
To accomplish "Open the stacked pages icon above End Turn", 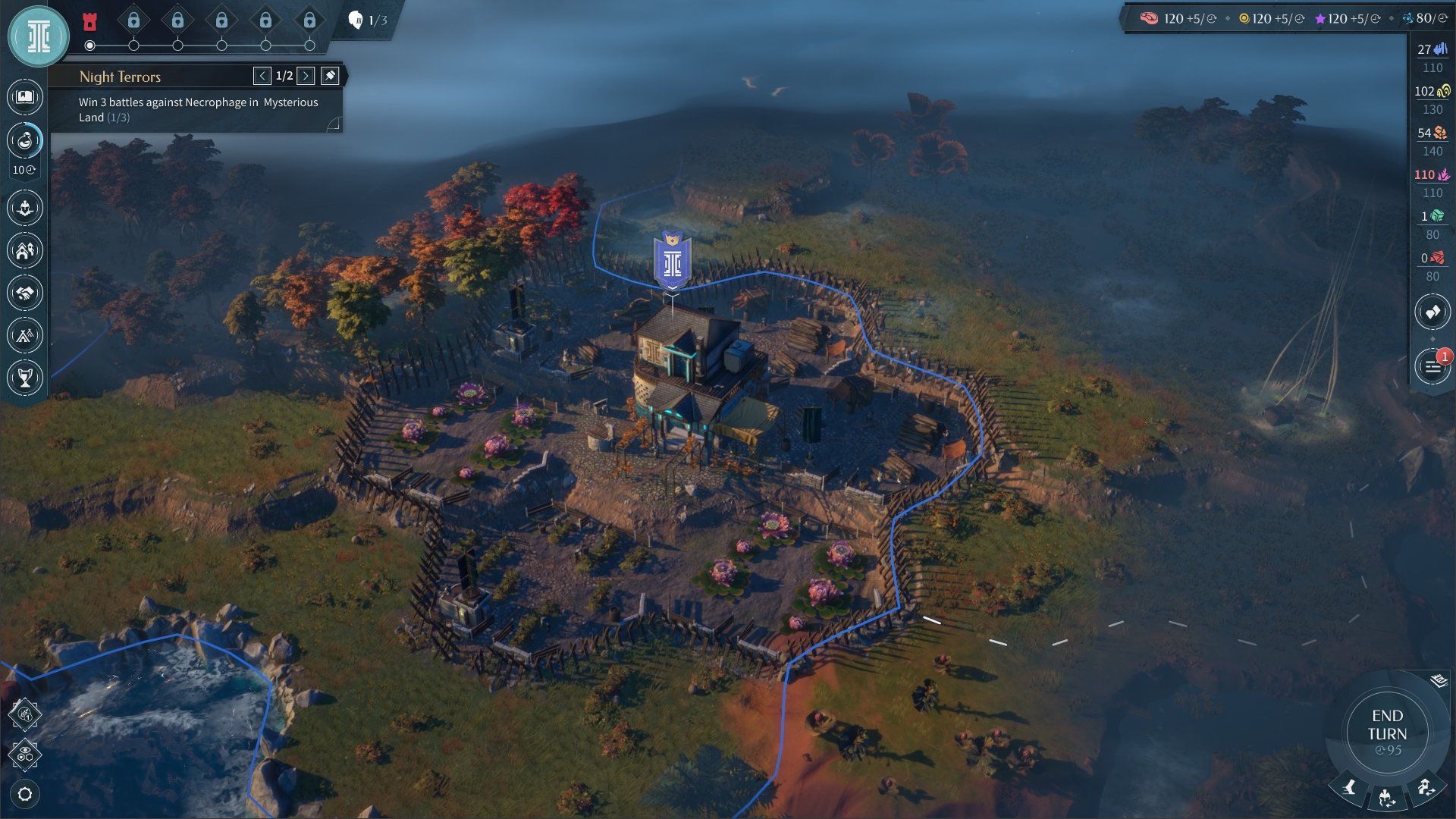I will [x=1439, y=680].
